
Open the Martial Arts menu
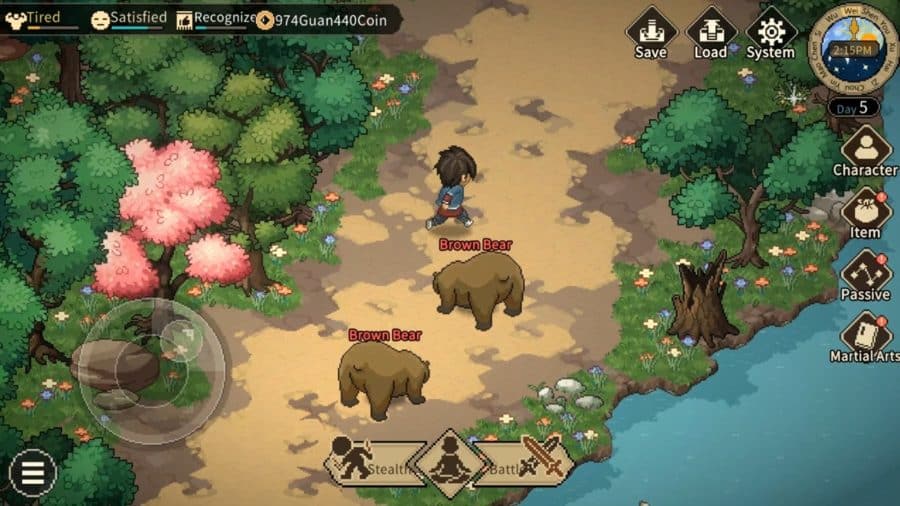pyautogui.click(x=865, y=337)
